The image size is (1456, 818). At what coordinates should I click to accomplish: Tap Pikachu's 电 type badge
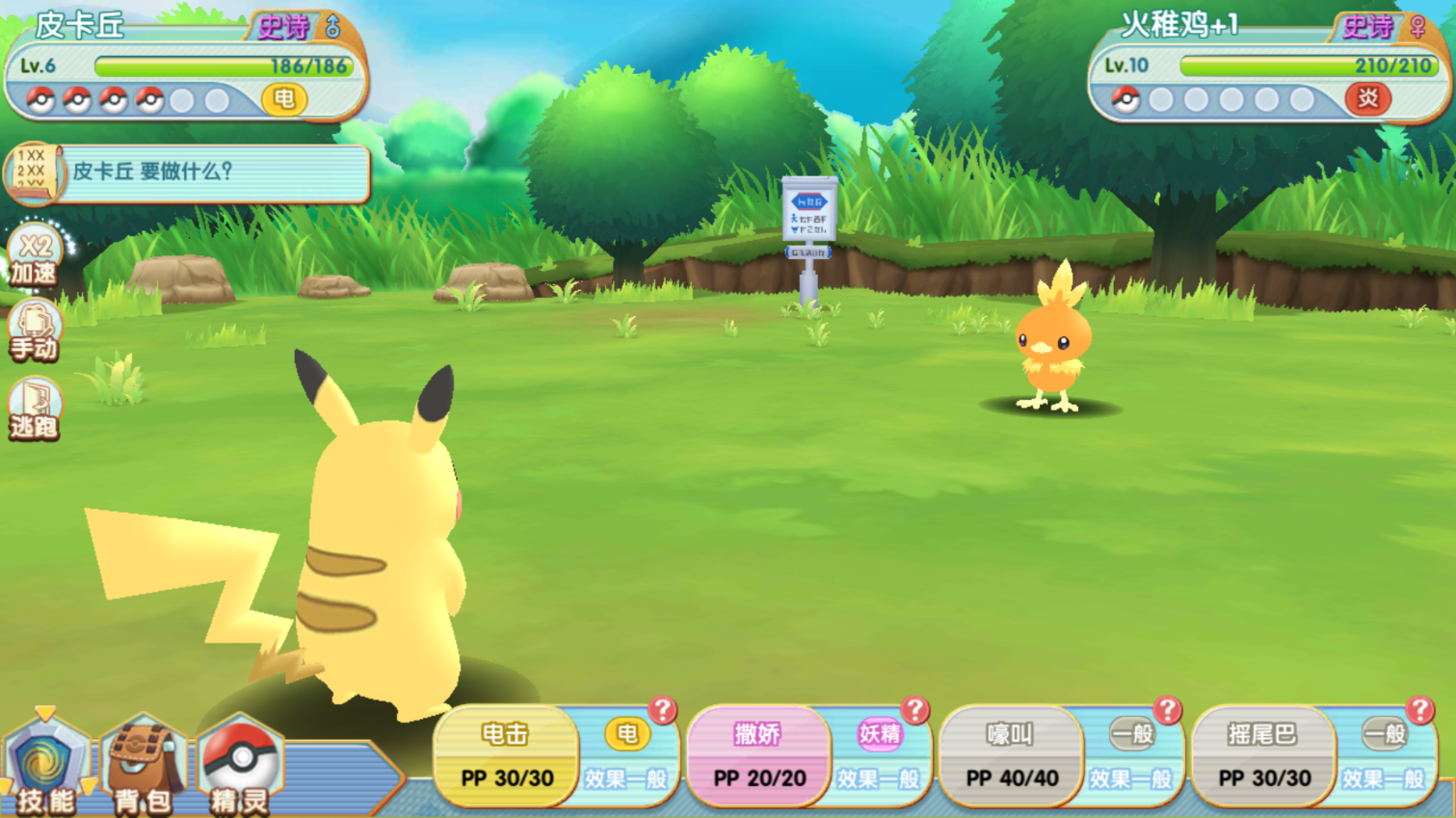pyautogui.click(x=284, y=98)
